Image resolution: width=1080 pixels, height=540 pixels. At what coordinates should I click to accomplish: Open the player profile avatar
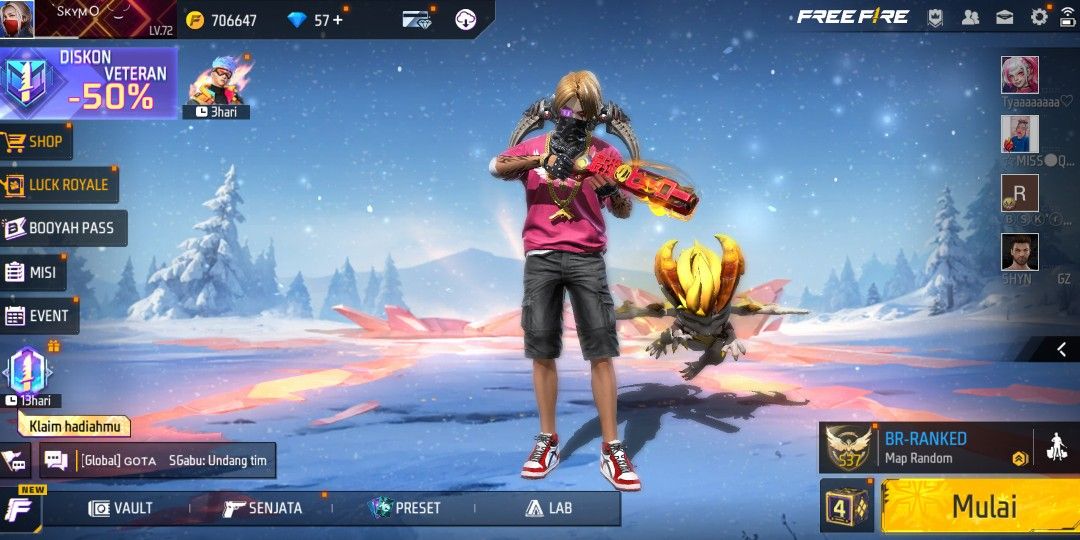coord(17,18)
